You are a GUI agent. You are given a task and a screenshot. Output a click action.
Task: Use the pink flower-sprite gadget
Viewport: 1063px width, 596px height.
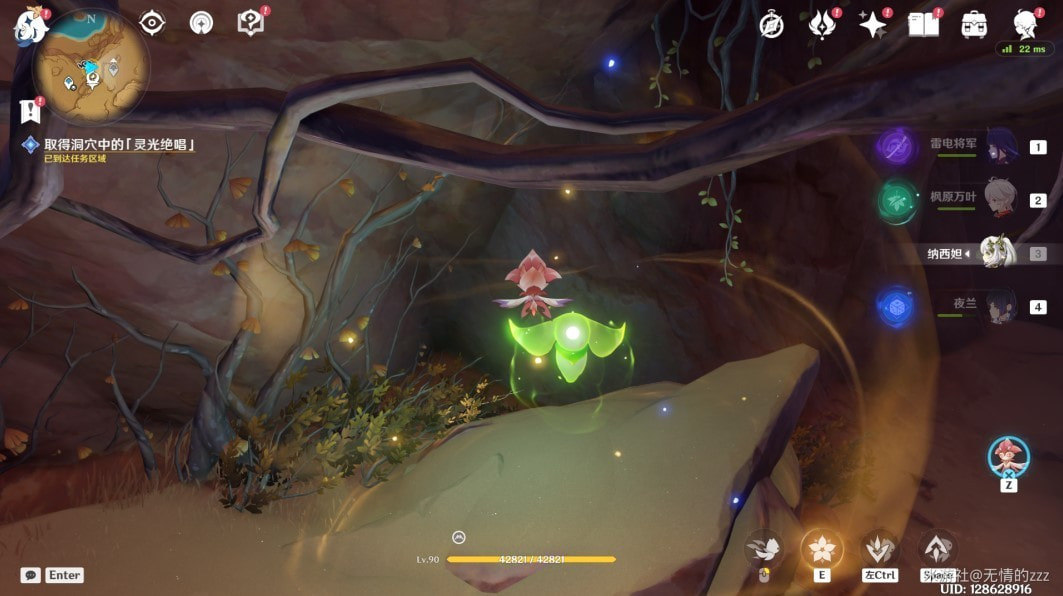(1008, 457)
